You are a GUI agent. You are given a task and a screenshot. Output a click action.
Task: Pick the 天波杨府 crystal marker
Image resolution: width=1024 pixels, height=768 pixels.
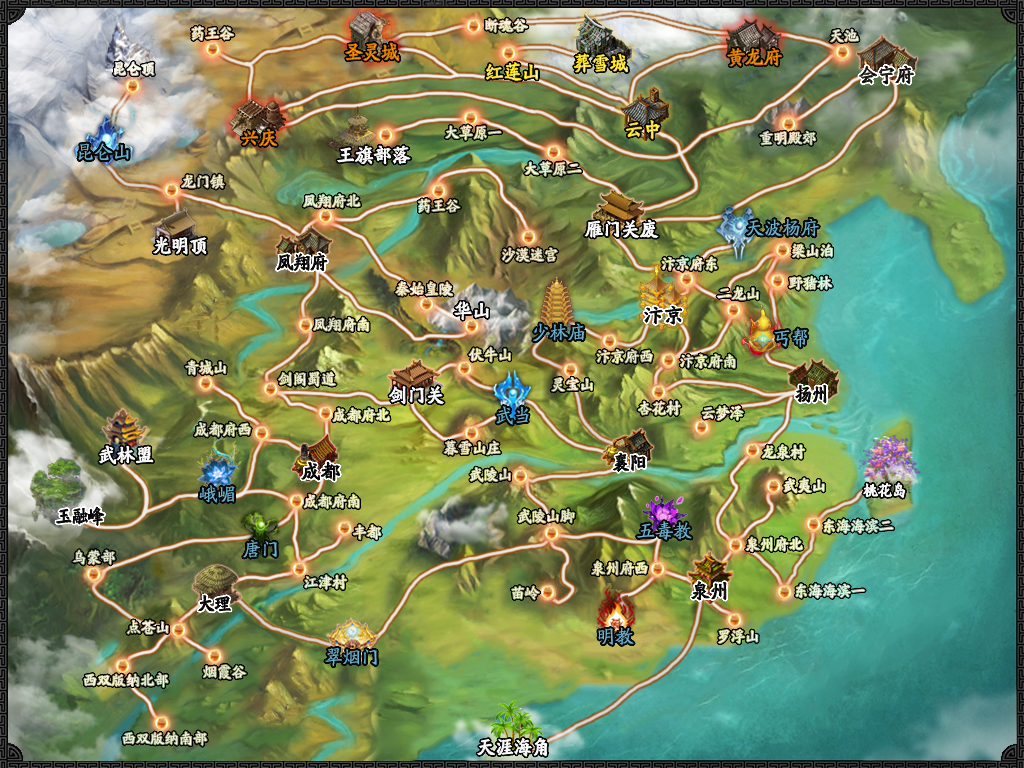[739, 226]
